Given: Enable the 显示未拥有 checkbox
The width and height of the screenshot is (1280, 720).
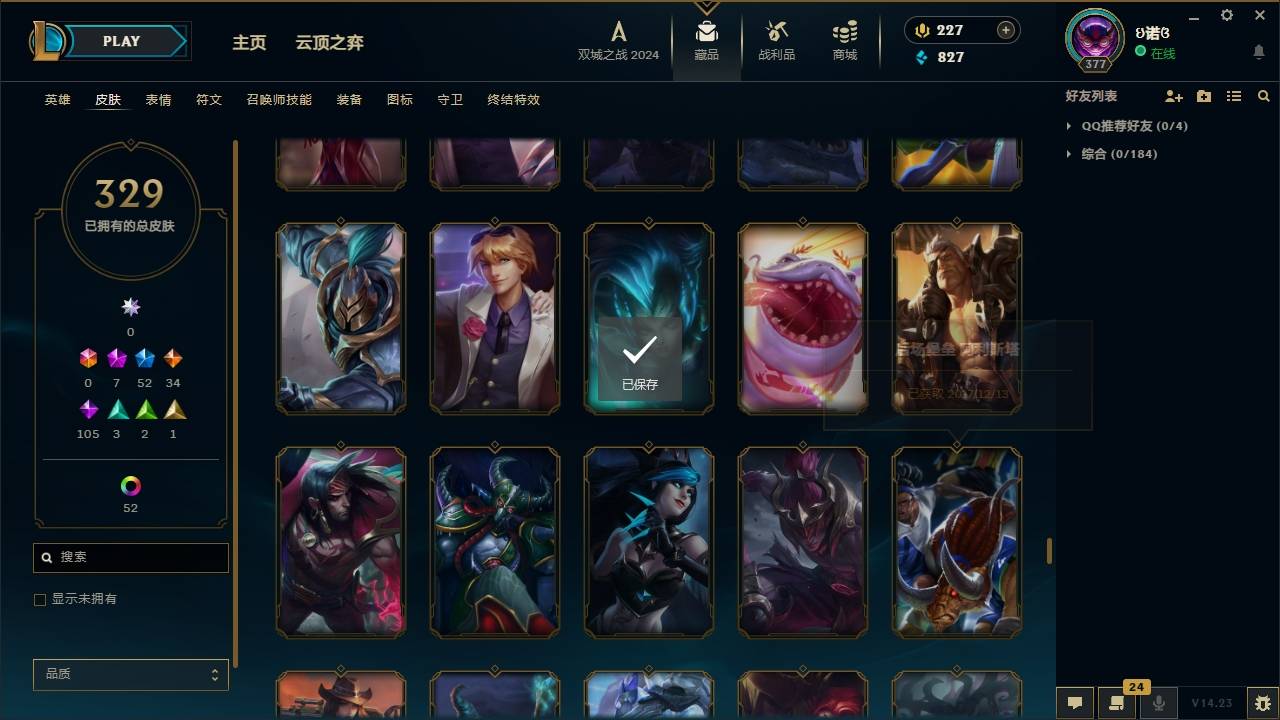Looking at the screenshot, I should (x=40, y=600).
